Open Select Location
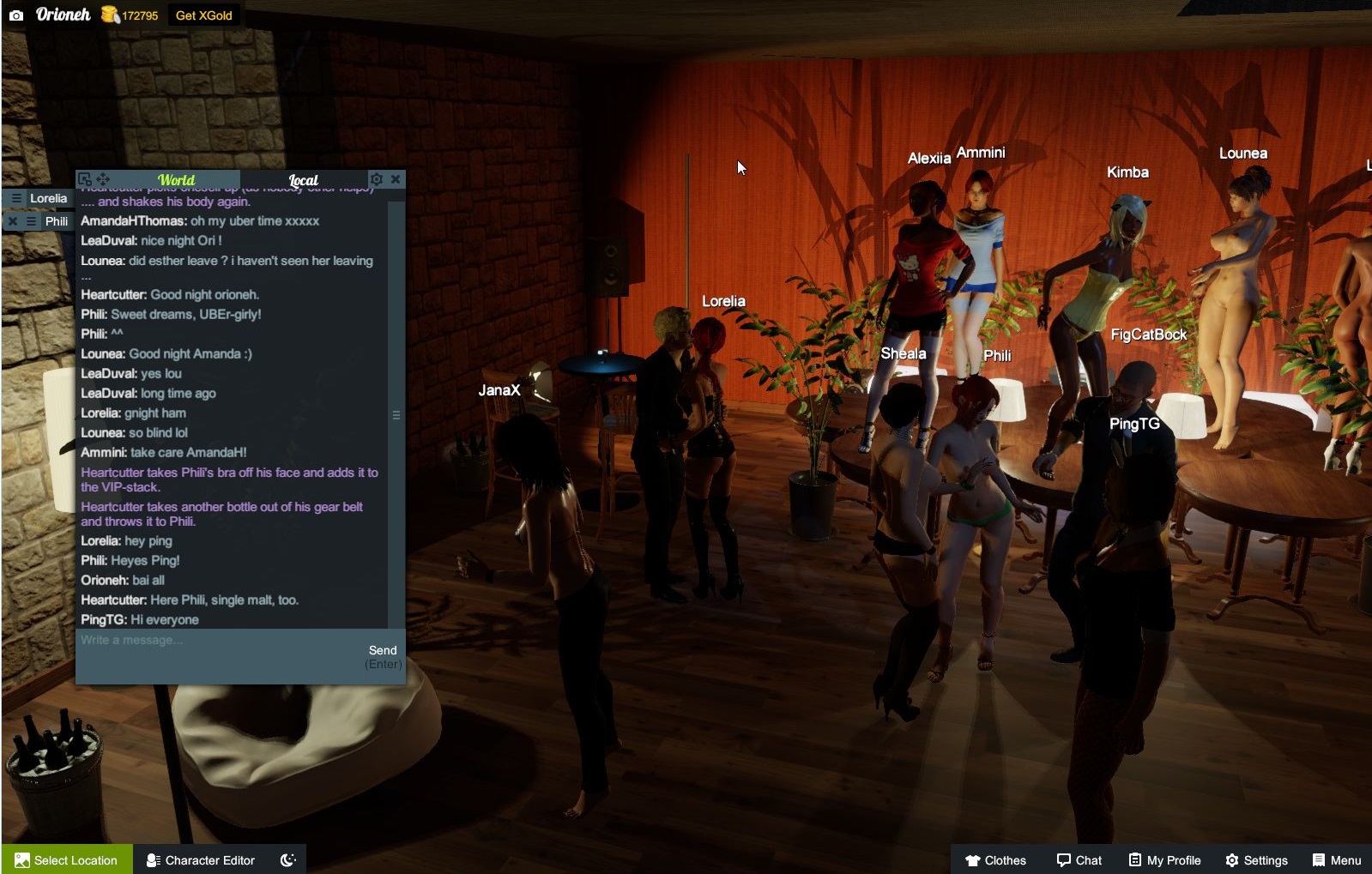The height and width of the screenshot is (874, 1372). tap(66, 859)
